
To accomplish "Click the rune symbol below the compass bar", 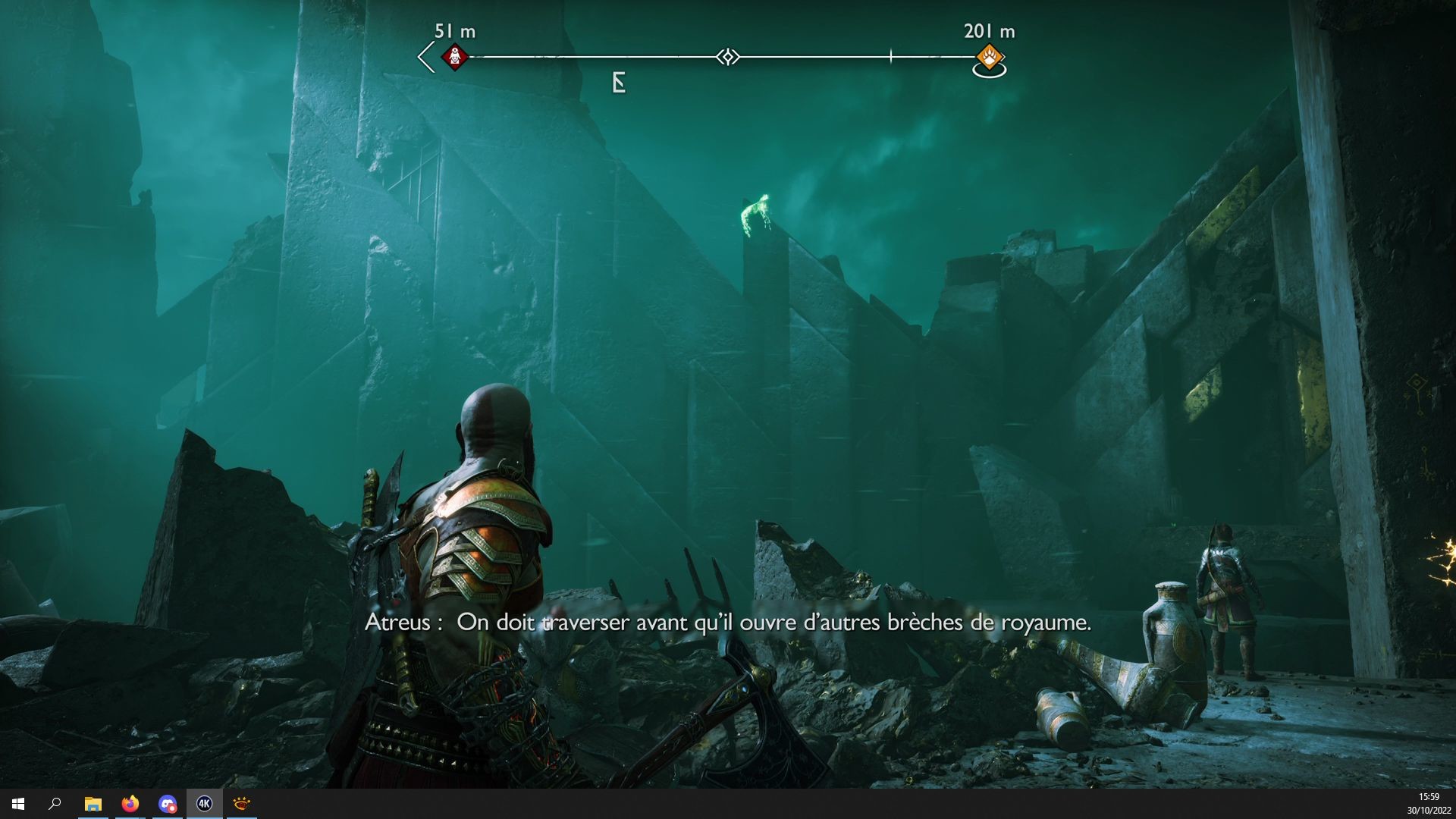I will point(617,82).
